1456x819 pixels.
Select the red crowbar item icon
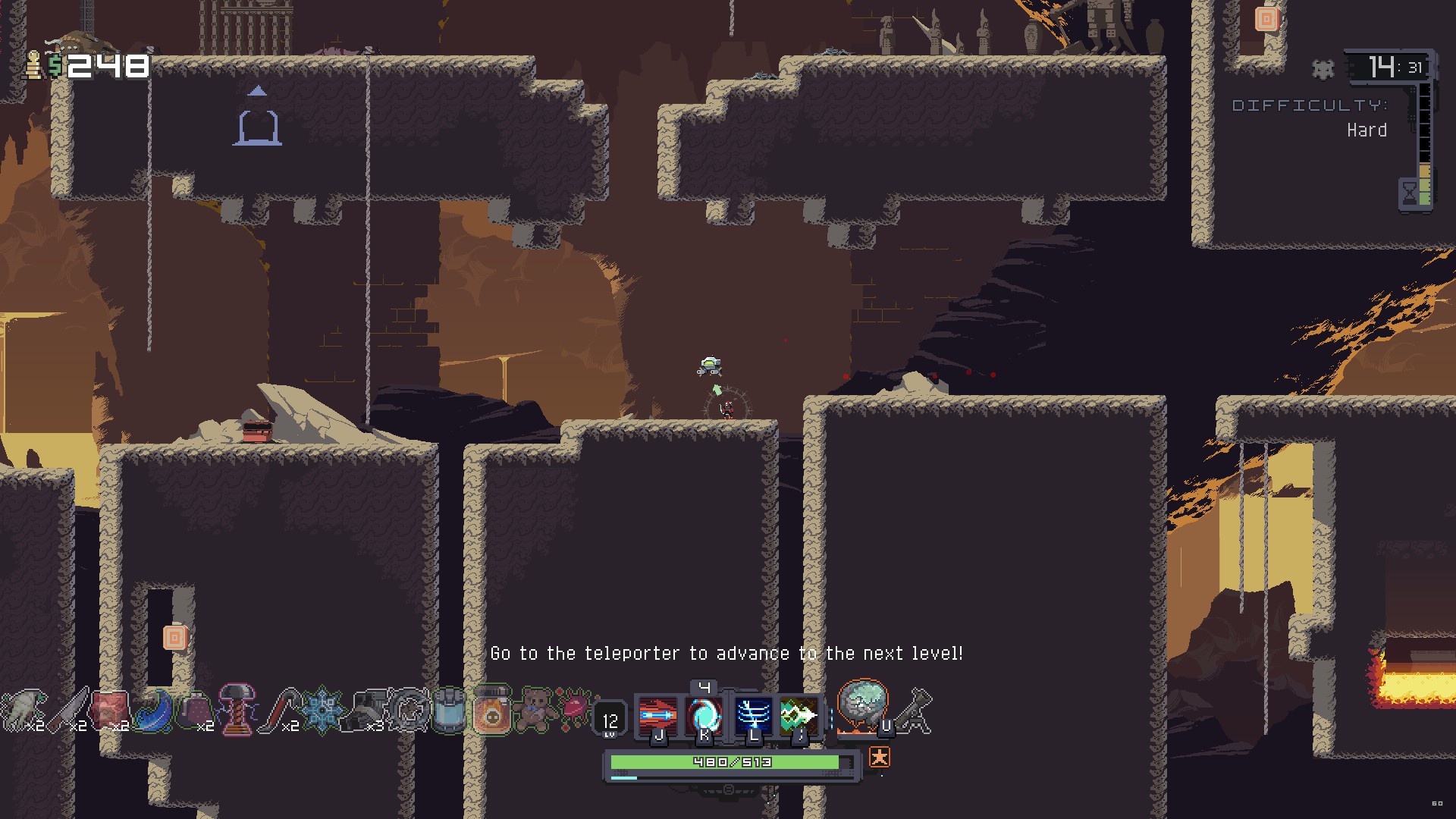[281, 710]
